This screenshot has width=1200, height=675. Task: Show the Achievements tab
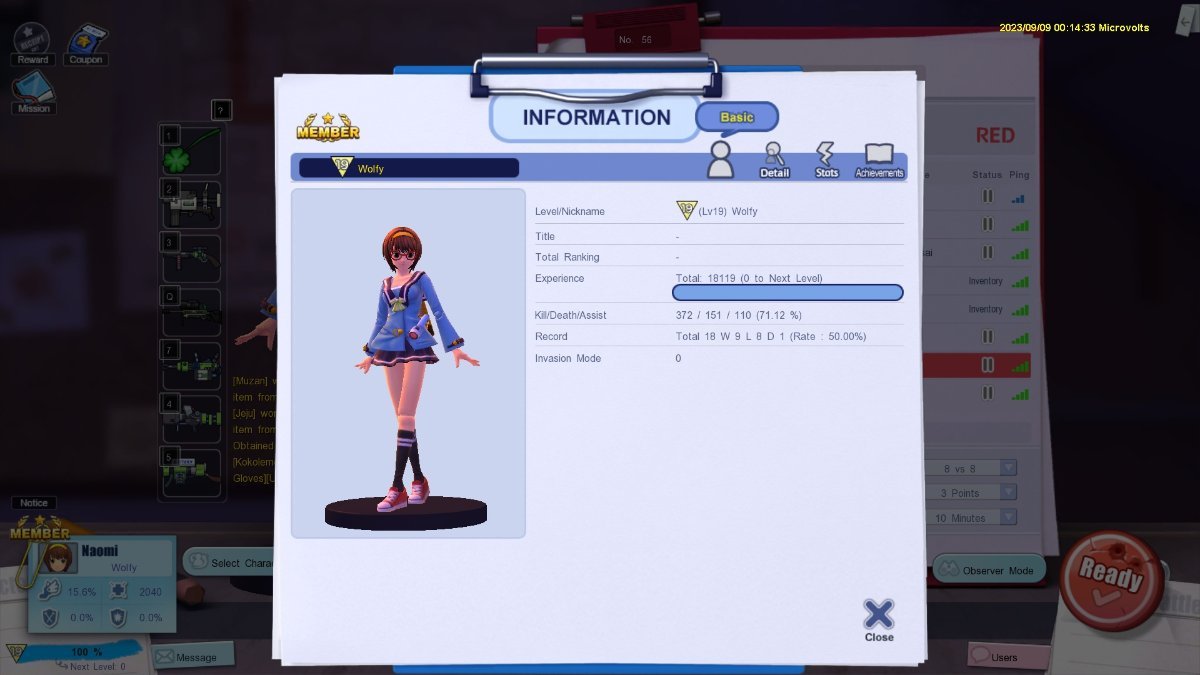tap(879, 160)
